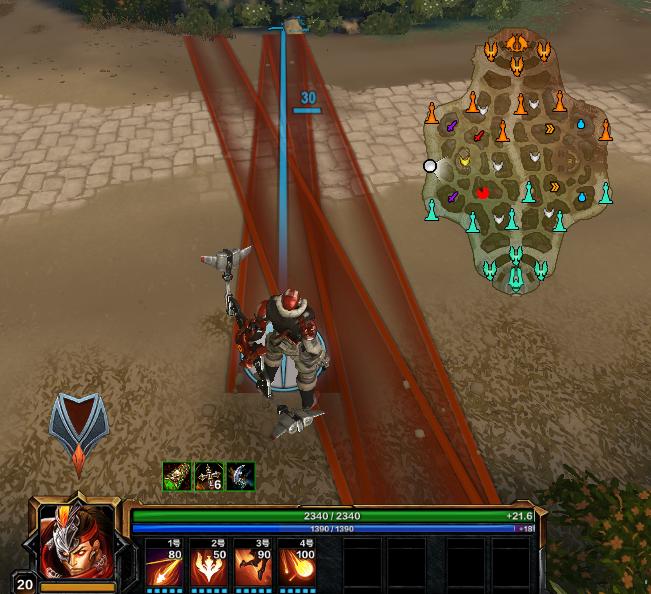651x594 pixels.
Task: Select the crossbow item with 6 stacks
Action: click(209, 476)
